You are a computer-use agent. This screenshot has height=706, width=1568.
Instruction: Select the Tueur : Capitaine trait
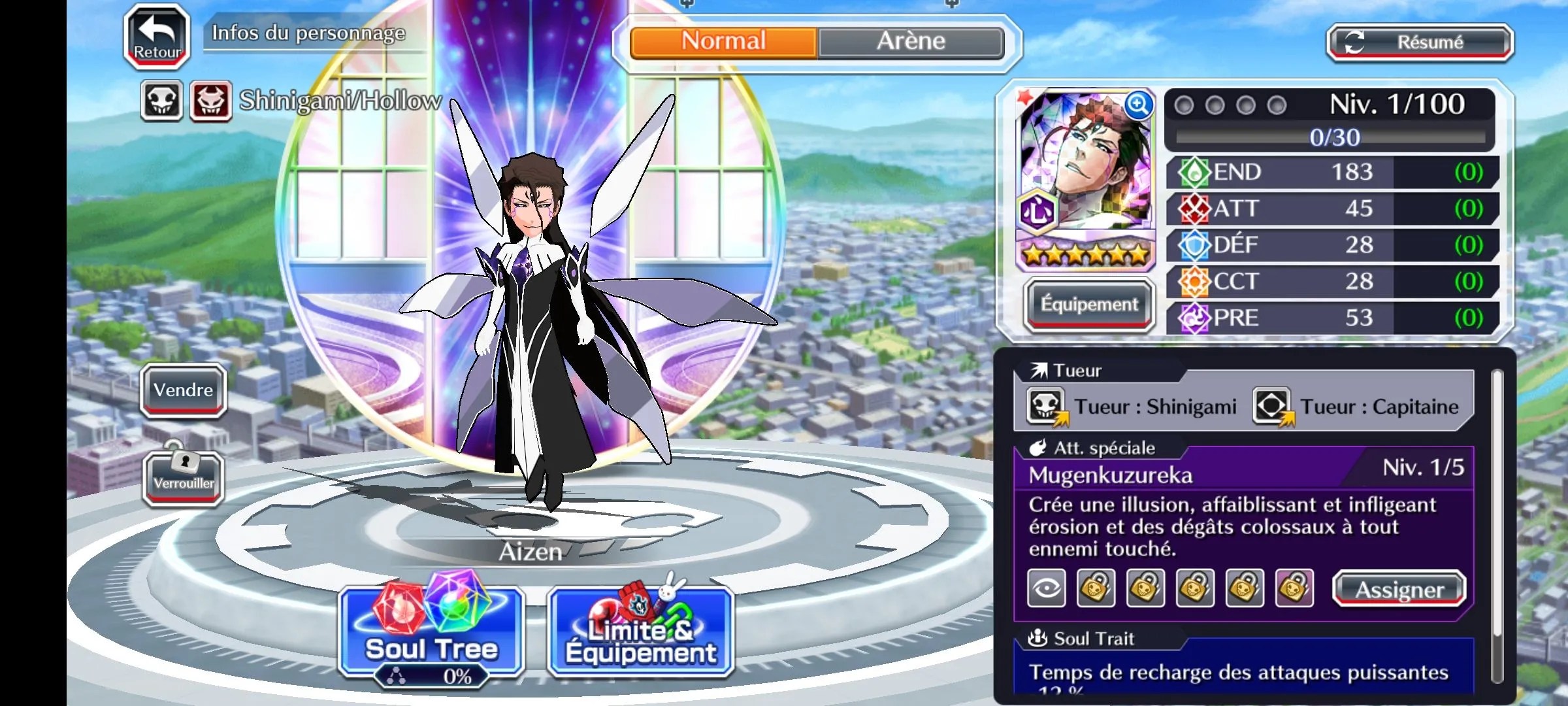[x=1356, y=407]
